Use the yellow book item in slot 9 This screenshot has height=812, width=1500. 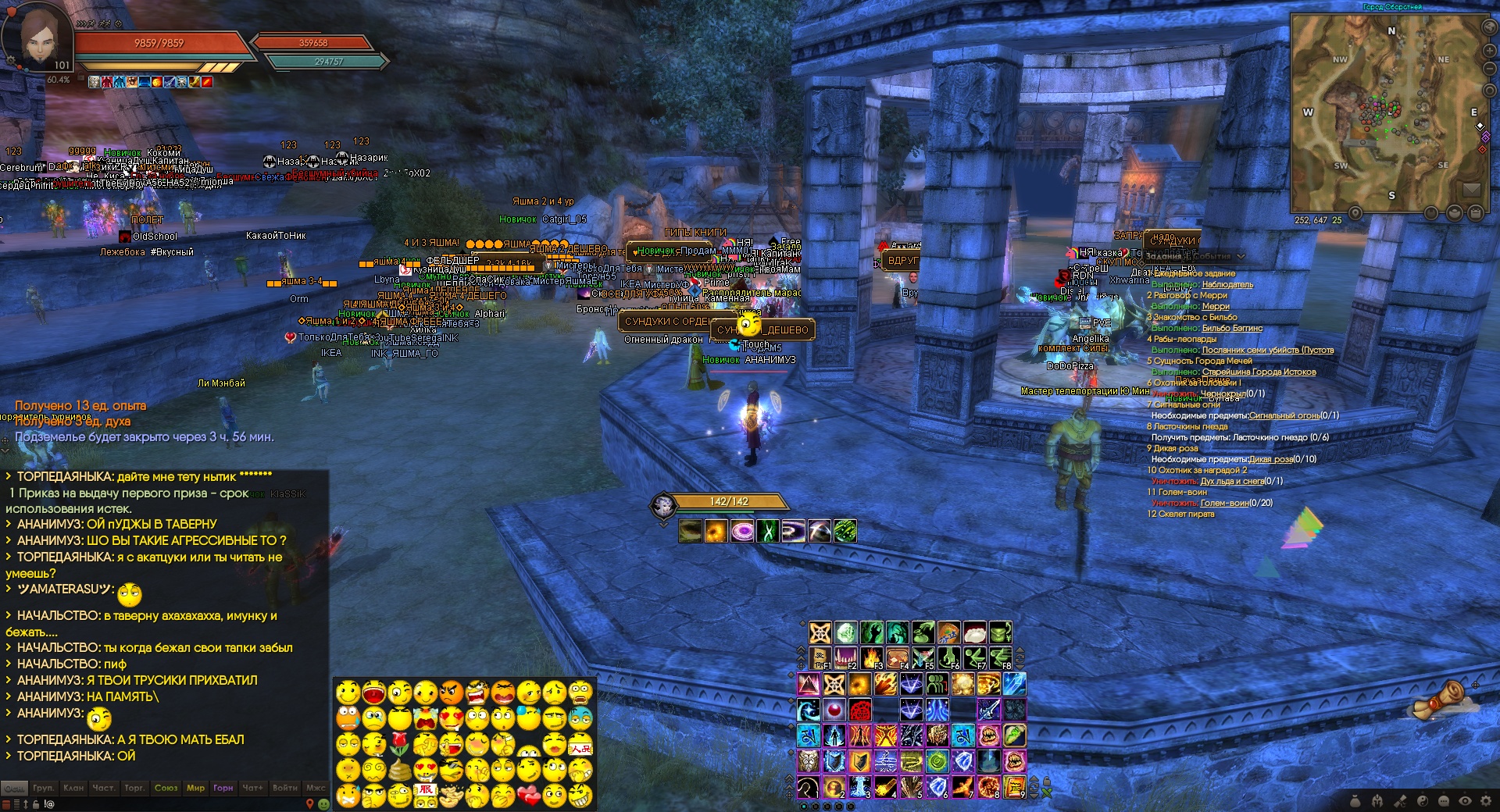pos(1014,785)
